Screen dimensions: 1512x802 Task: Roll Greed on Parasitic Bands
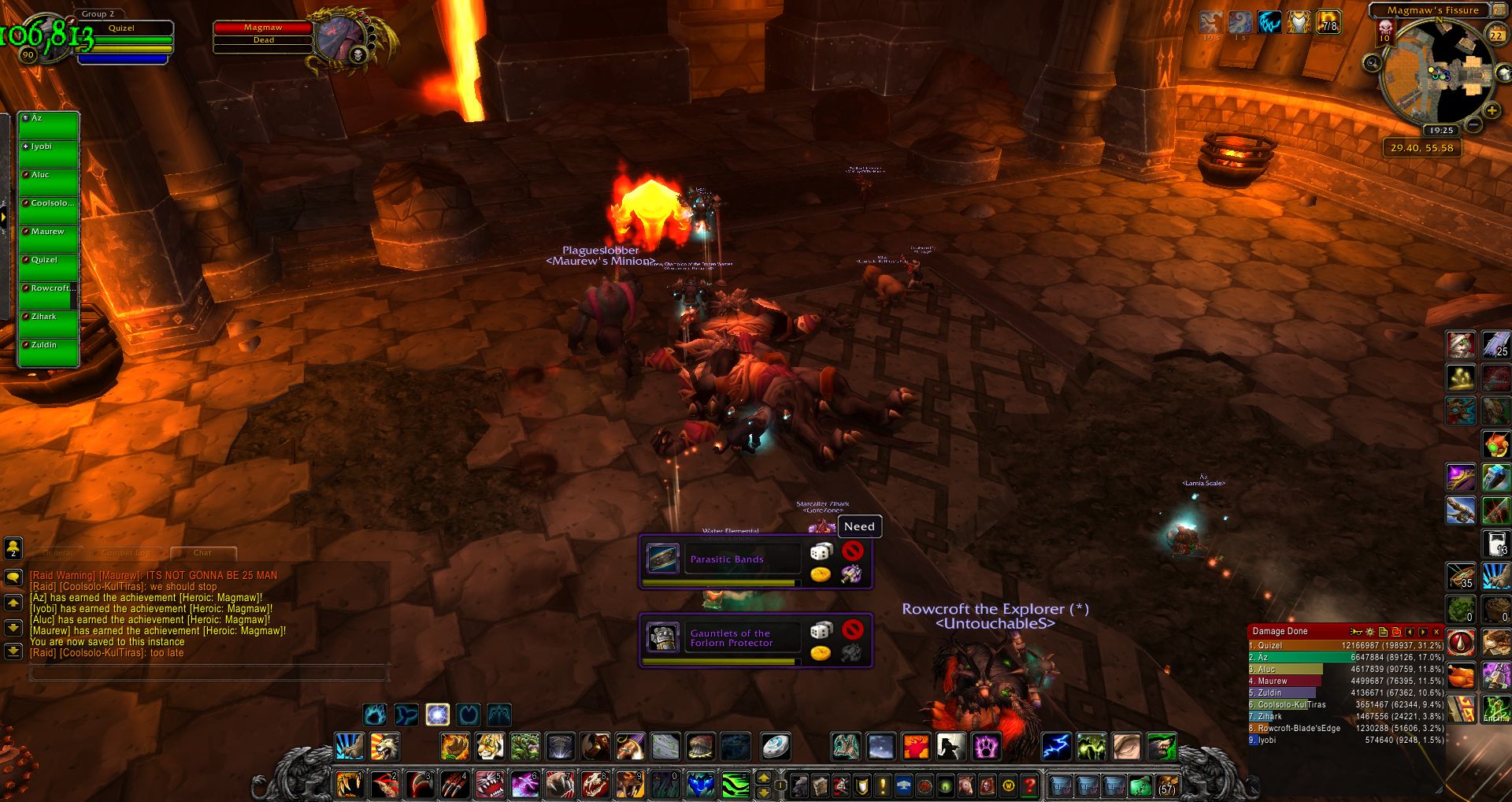[821, 574]
